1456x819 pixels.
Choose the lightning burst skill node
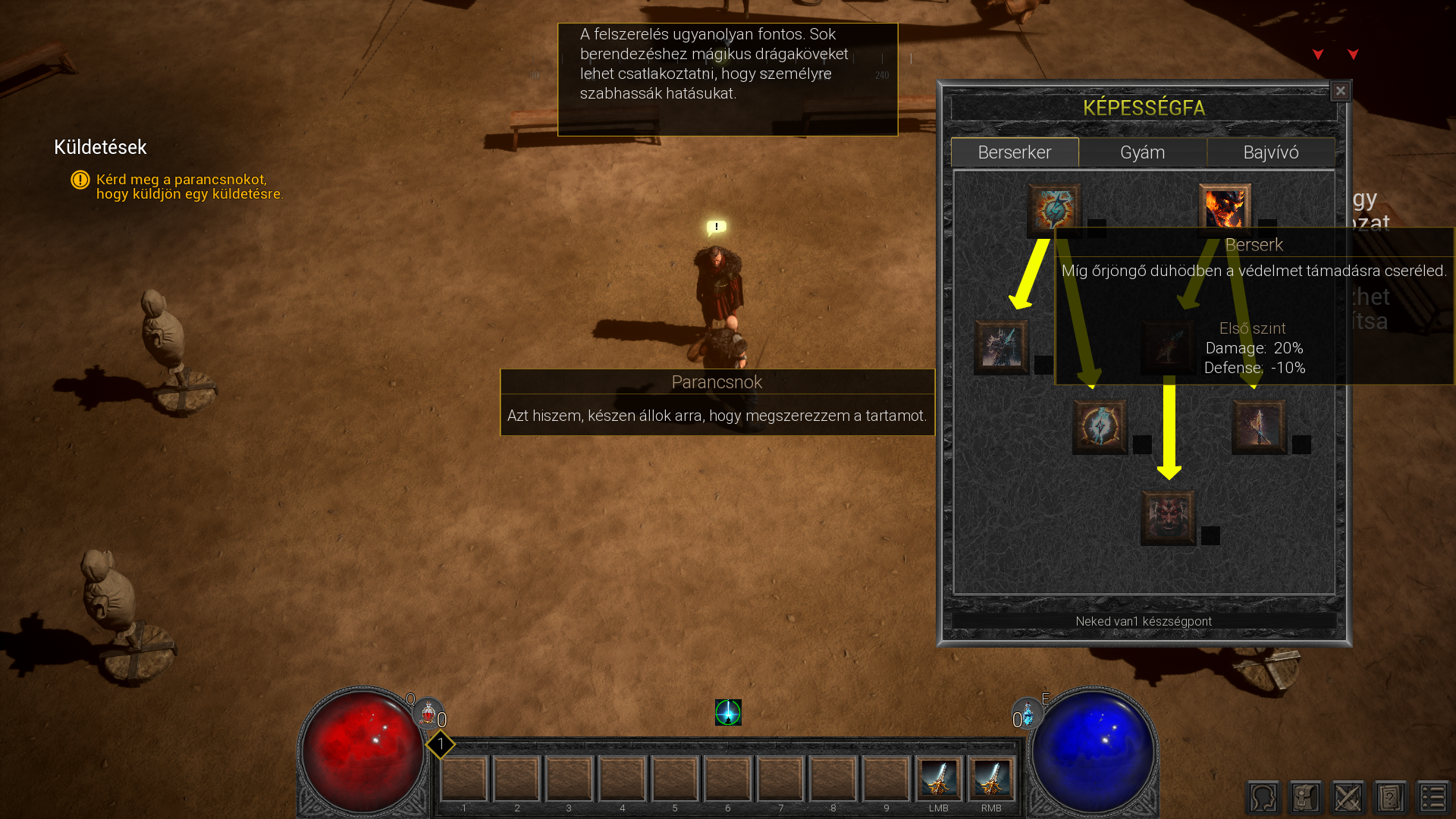[1054, 209]
